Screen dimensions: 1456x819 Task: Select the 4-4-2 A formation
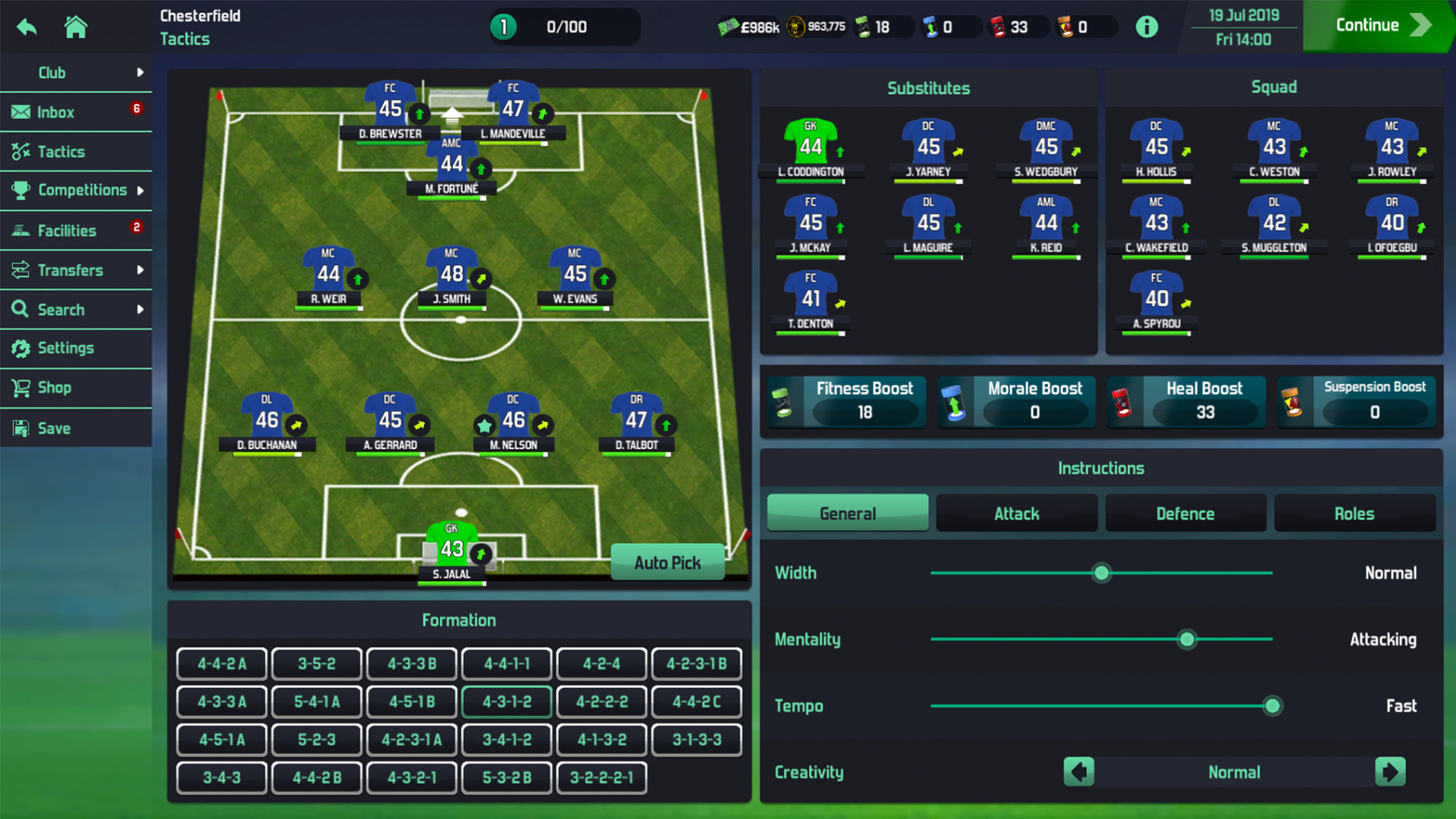coord(221,663)
